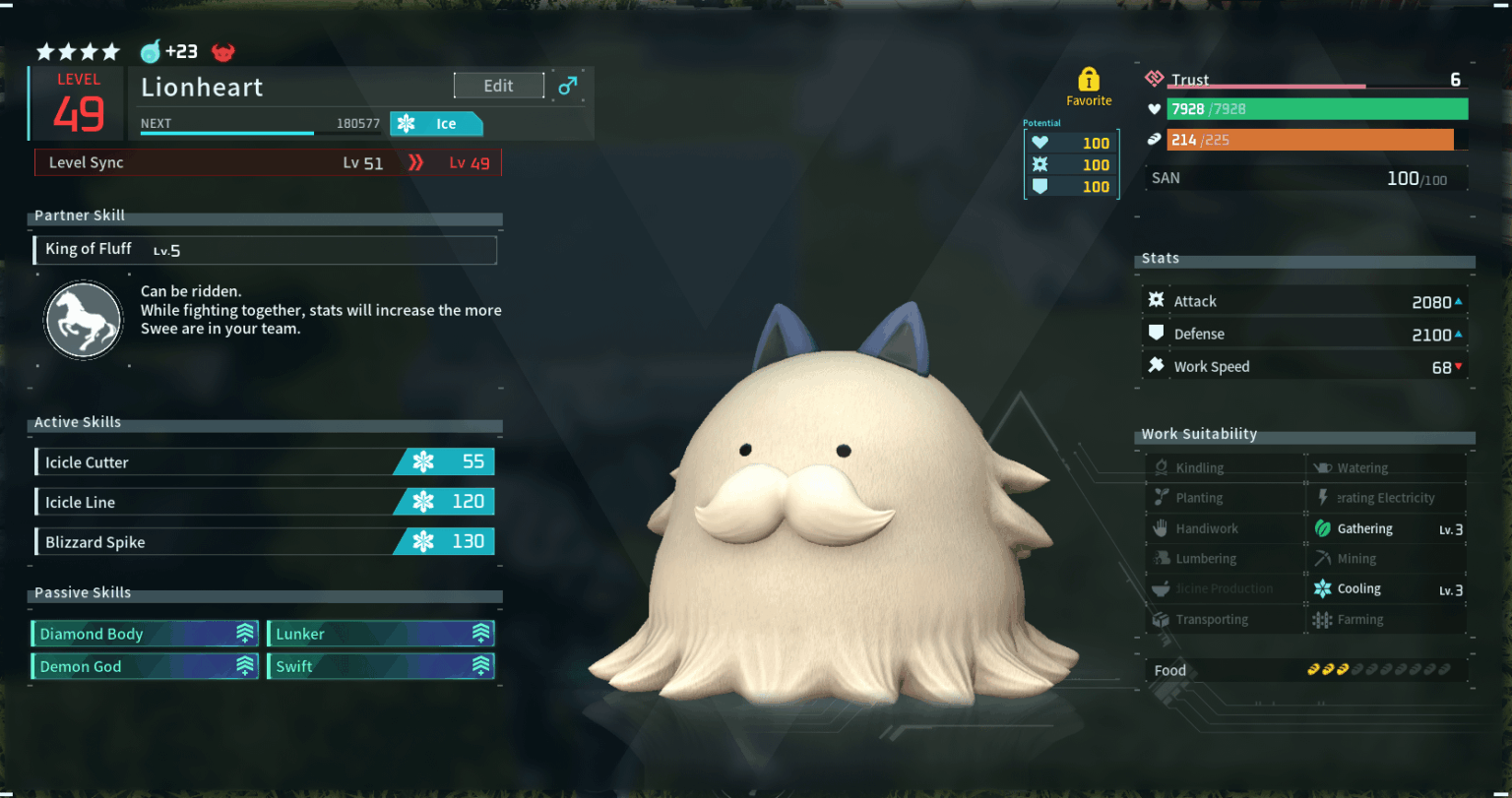The height and width of the screenshot is (798, 1512).
Task: Toggle Favorite for Lionheart
Action: coord(1089,84)
